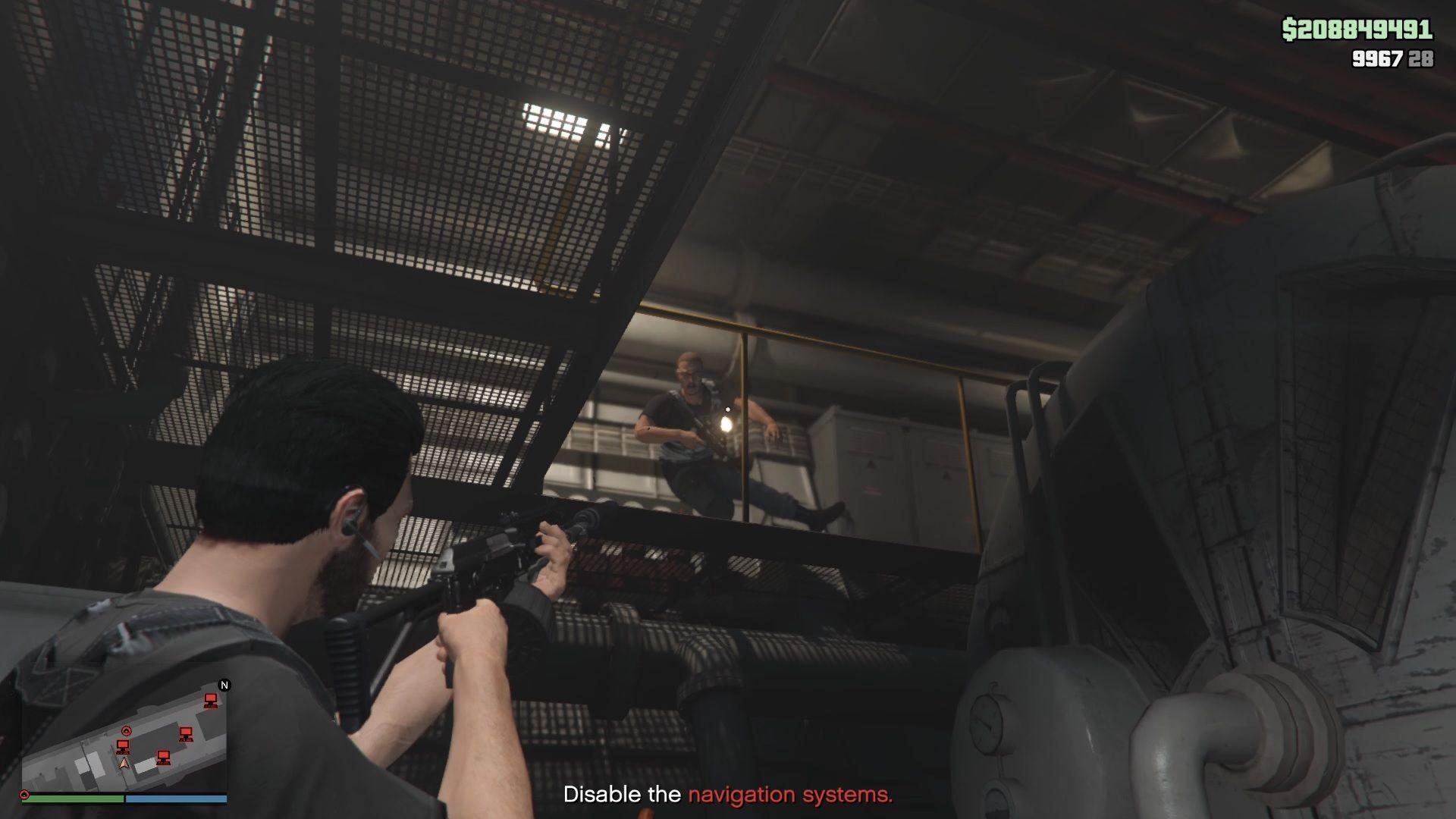Select the computer marker nearest the N compass

pos(210,700)
